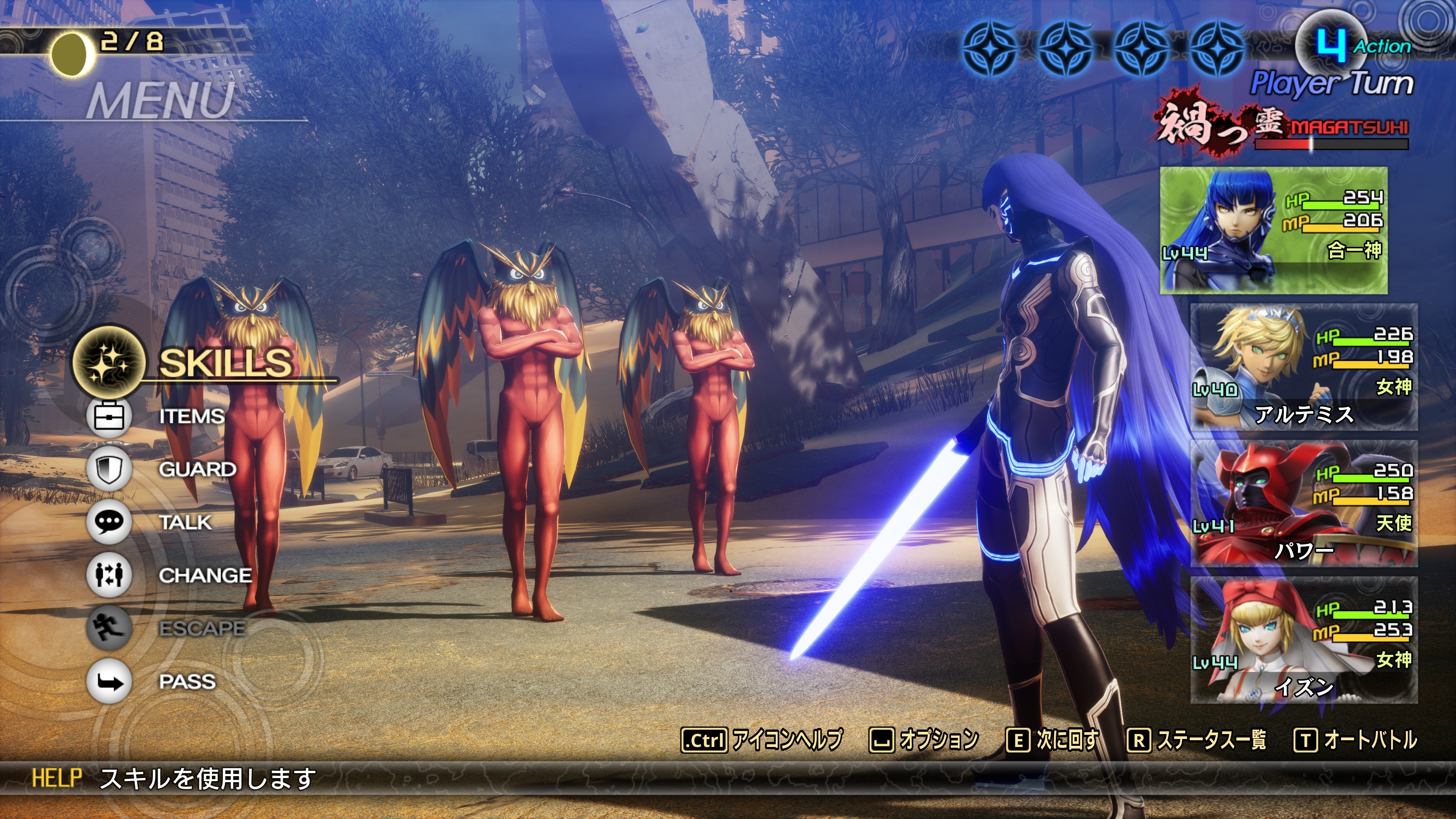Select PASS to skip the turn

click(187, 681)
